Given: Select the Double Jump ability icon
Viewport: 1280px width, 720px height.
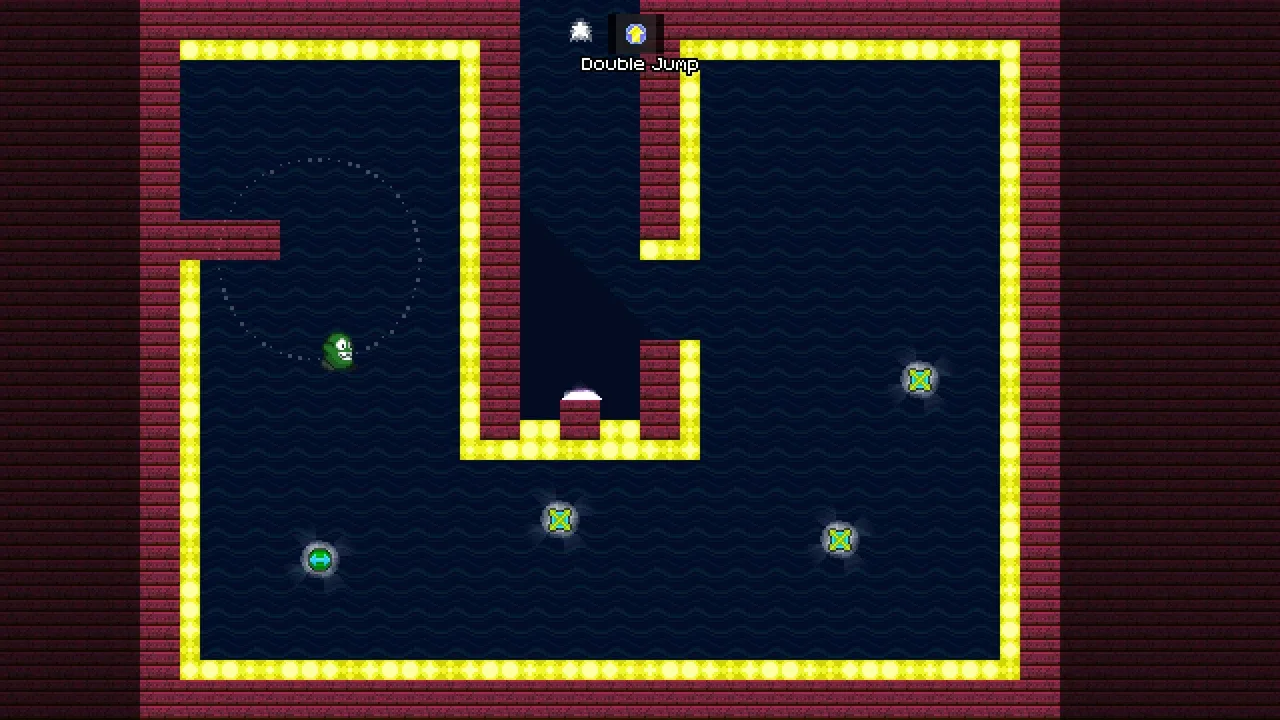Looking at the screenshot, I should [x=636, y=34].
